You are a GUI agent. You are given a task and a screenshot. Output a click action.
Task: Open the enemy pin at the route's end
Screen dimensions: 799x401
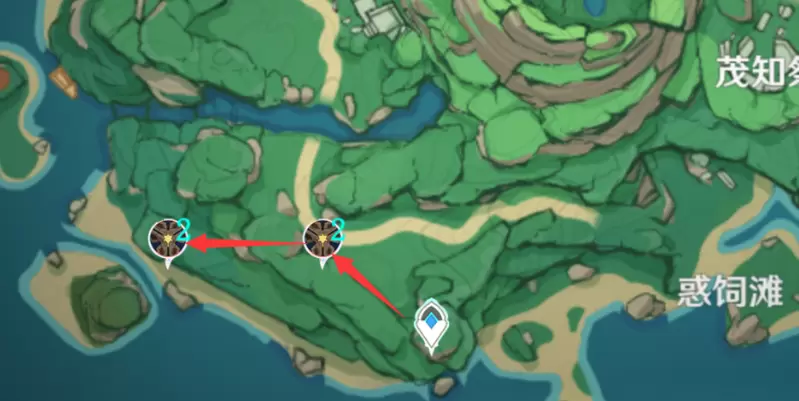coord(166,238)
